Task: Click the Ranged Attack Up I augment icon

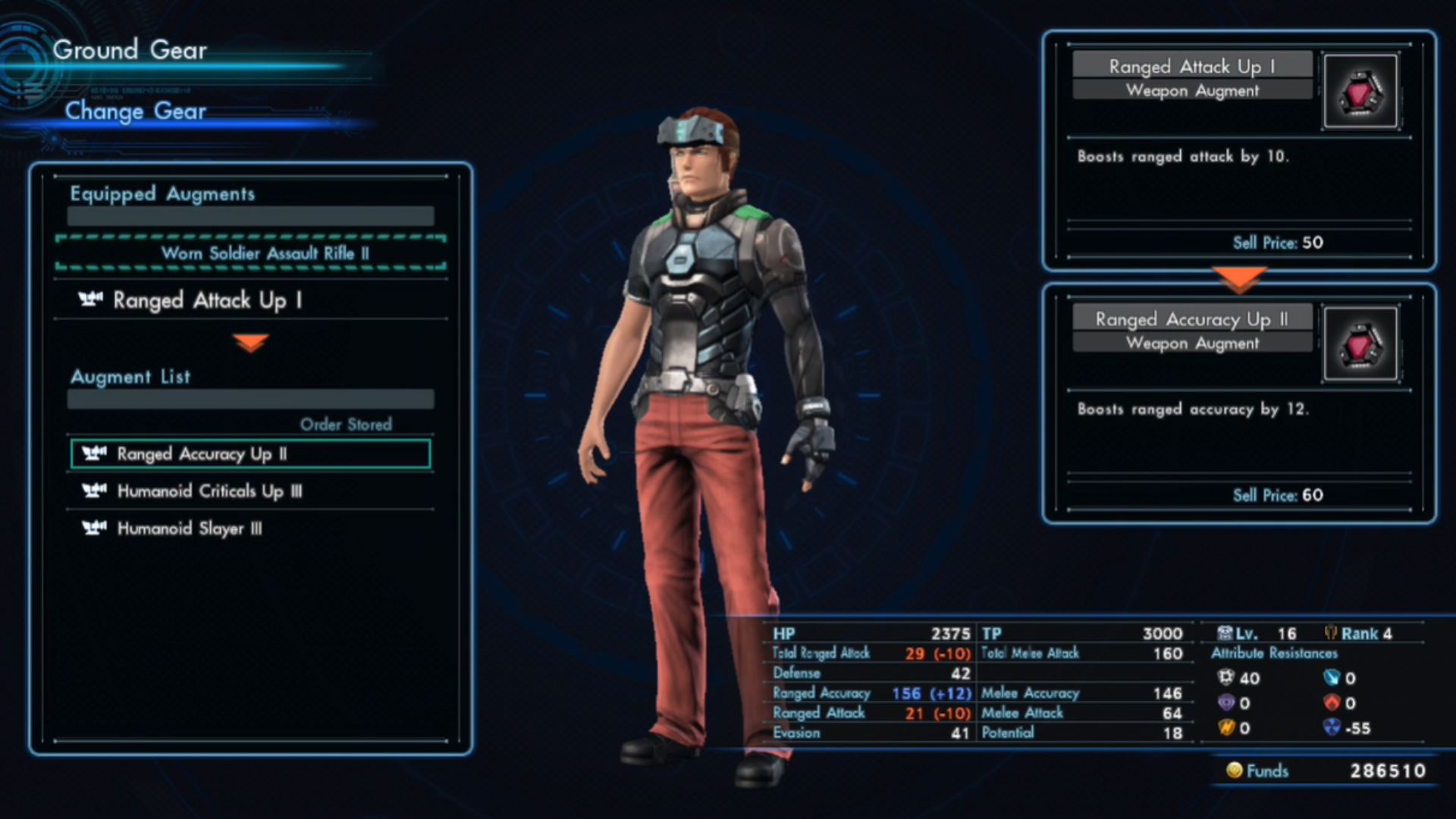Action: tap(1360, 91)
